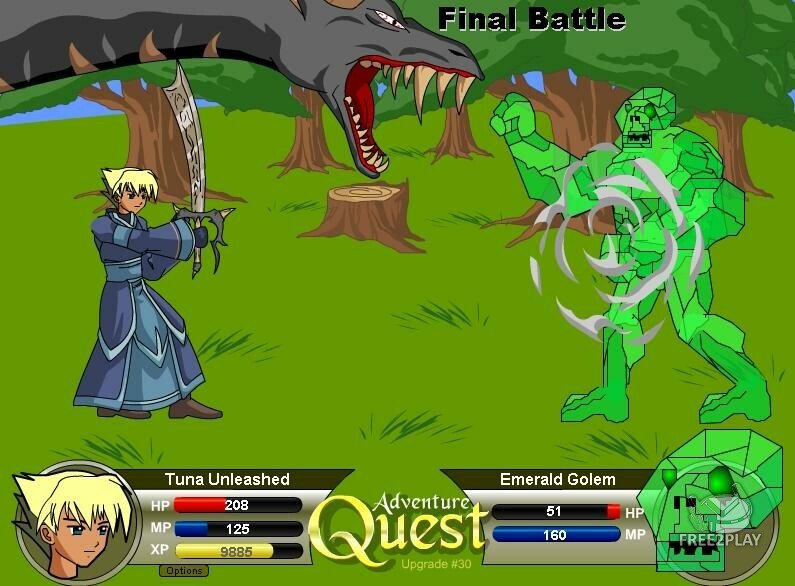Open the Options button
795x586 pixels.
[x=183, y=571]
